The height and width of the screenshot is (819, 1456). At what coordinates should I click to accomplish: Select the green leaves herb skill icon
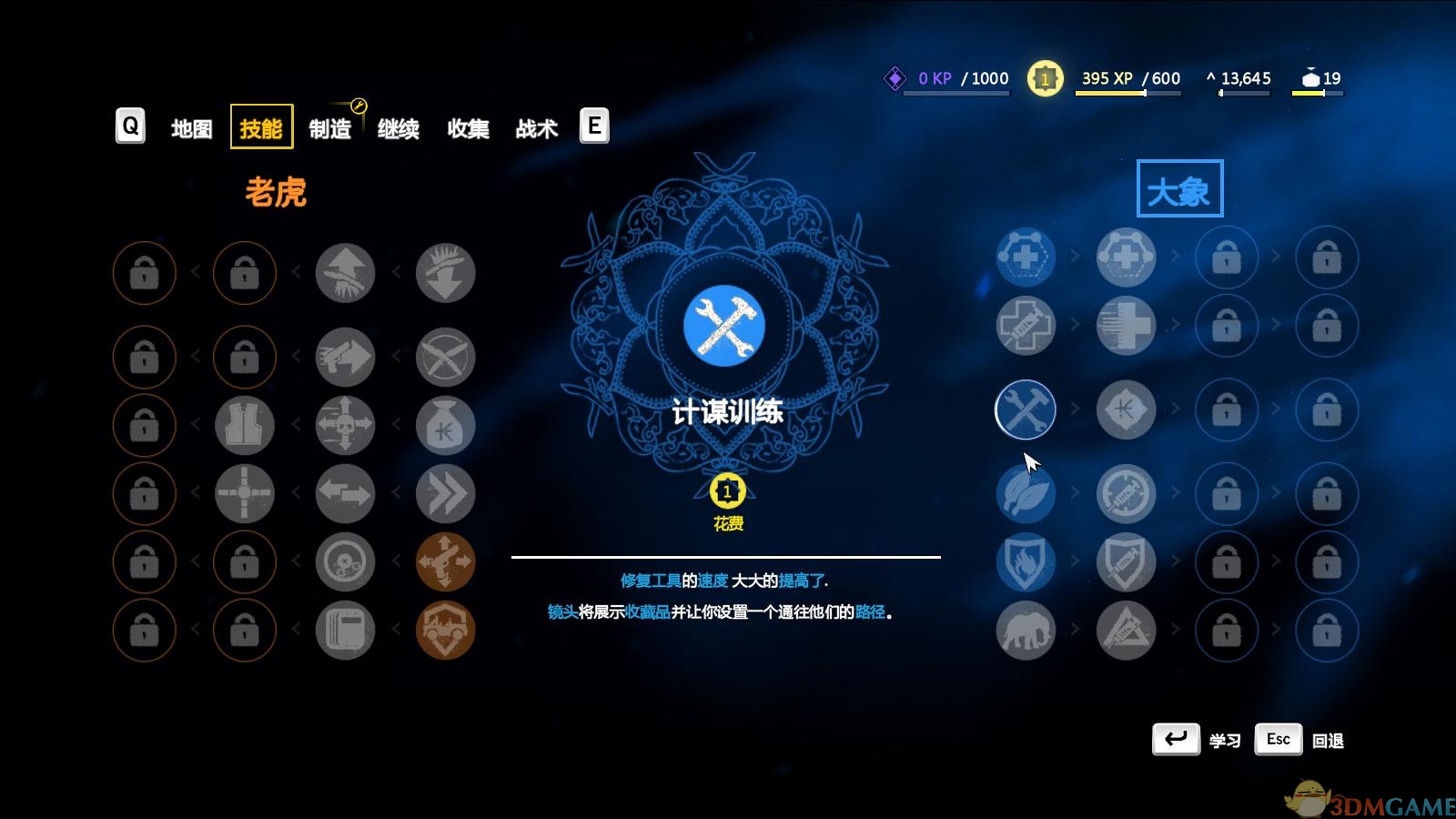[x=1026, y=494]
